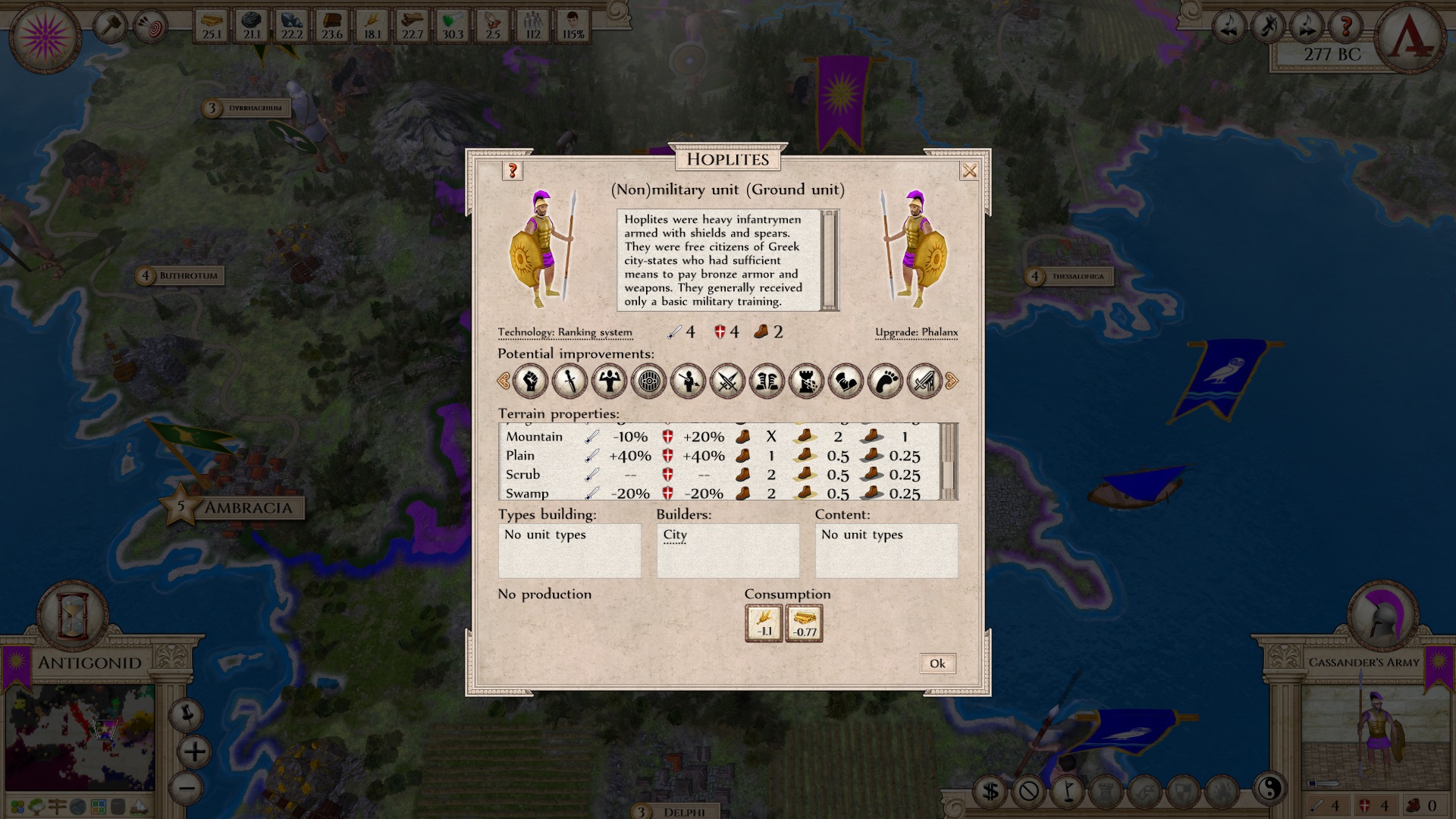The height and width of the screenshot is (819, 1456).
Task: Select the round shield defense improvement icon
Action: [648, 381]
